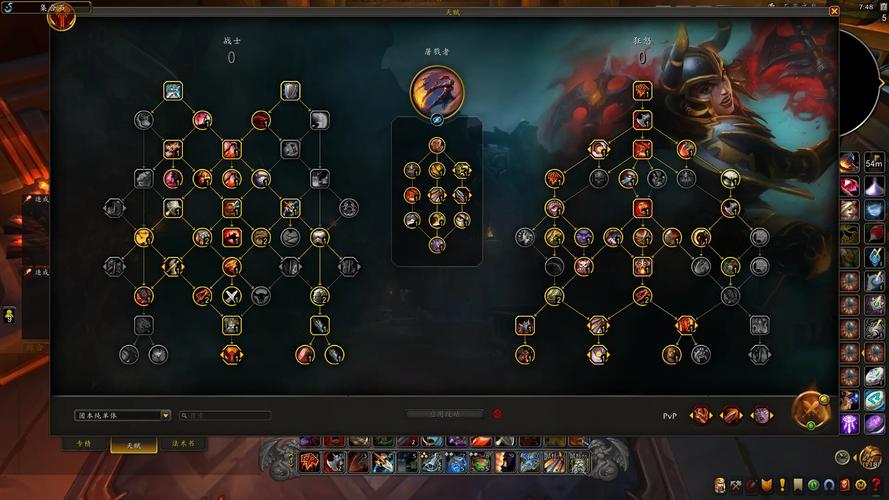Select the crossed swords class talent node
The width and height of the screenshot is (889, 500).
click(232, 295)
